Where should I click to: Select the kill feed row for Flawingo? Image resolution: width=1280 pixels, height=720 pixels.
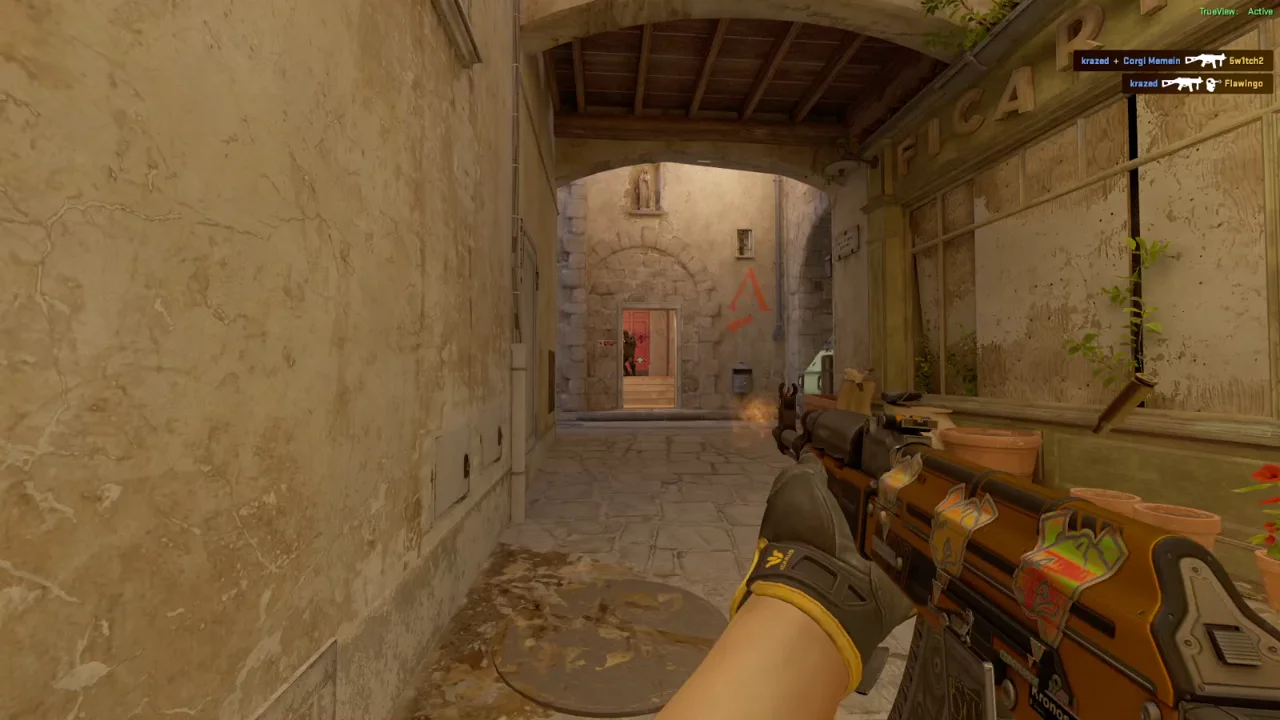1196,84
